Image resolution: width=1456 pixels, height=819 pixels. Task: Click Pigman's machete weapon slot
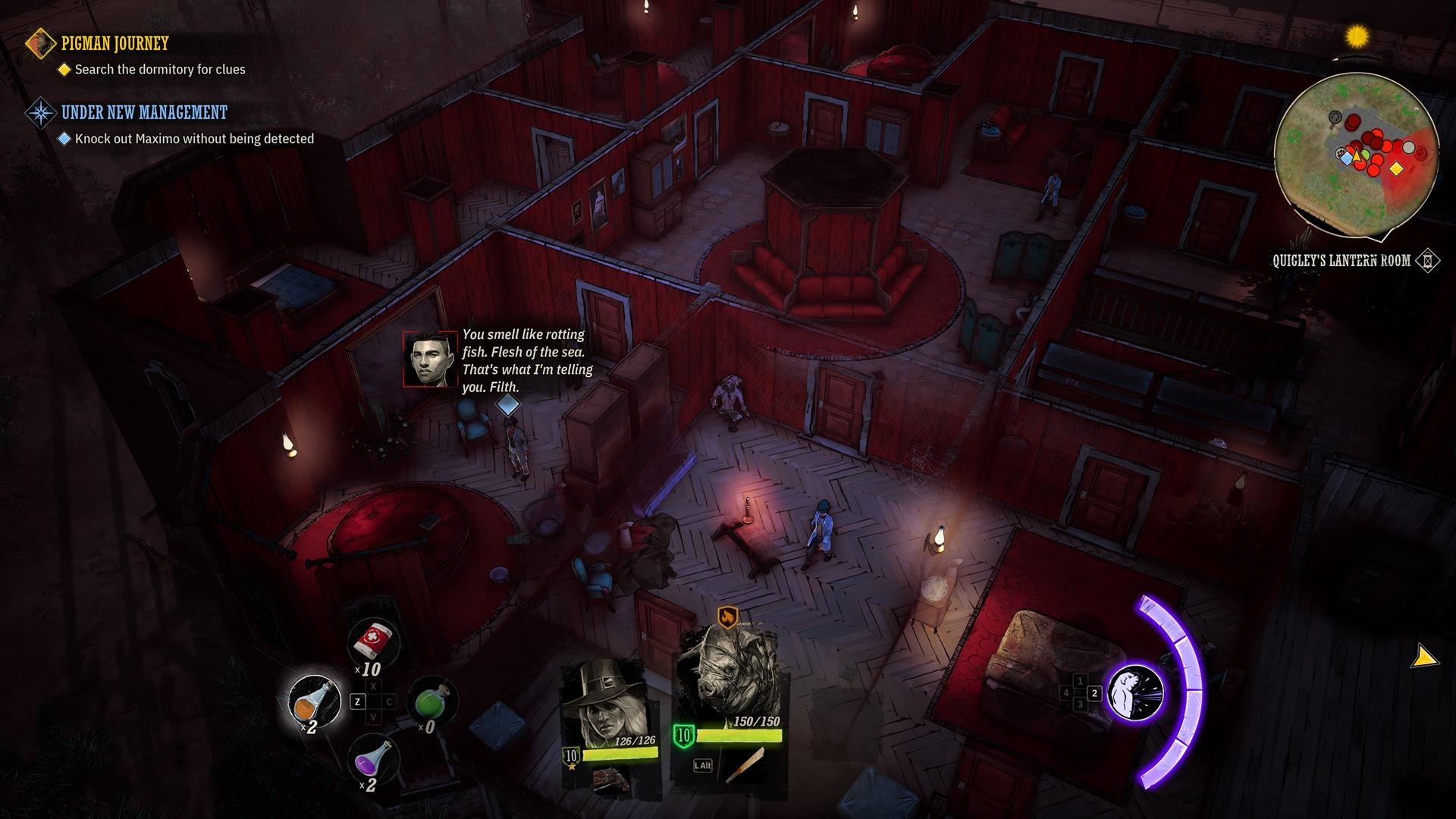pos(745,764)
